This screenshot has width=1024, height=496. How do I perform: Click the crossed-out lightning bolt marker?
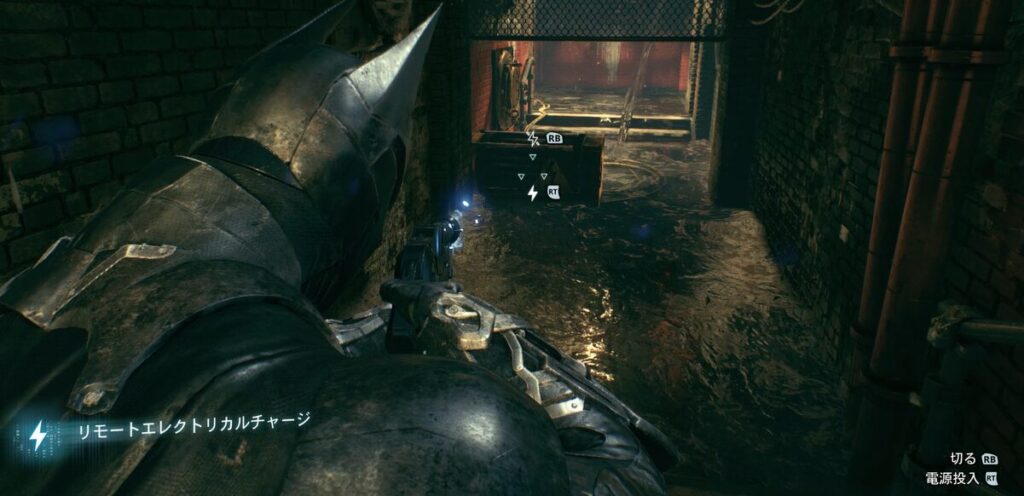(x=532, y=138)
